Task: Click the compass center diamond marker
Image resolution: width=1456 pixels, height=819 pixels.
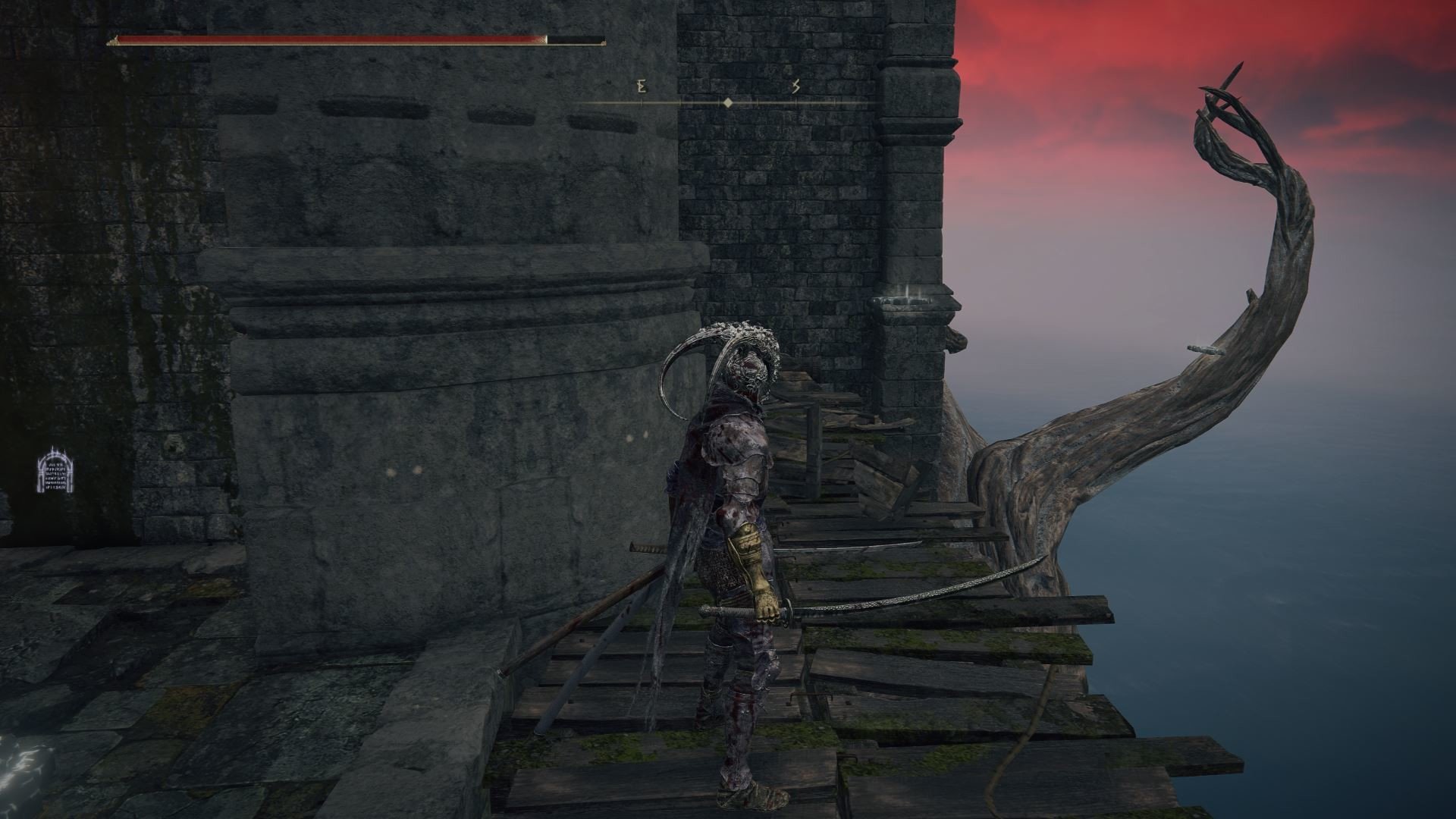Action: (x=727, y=102)
